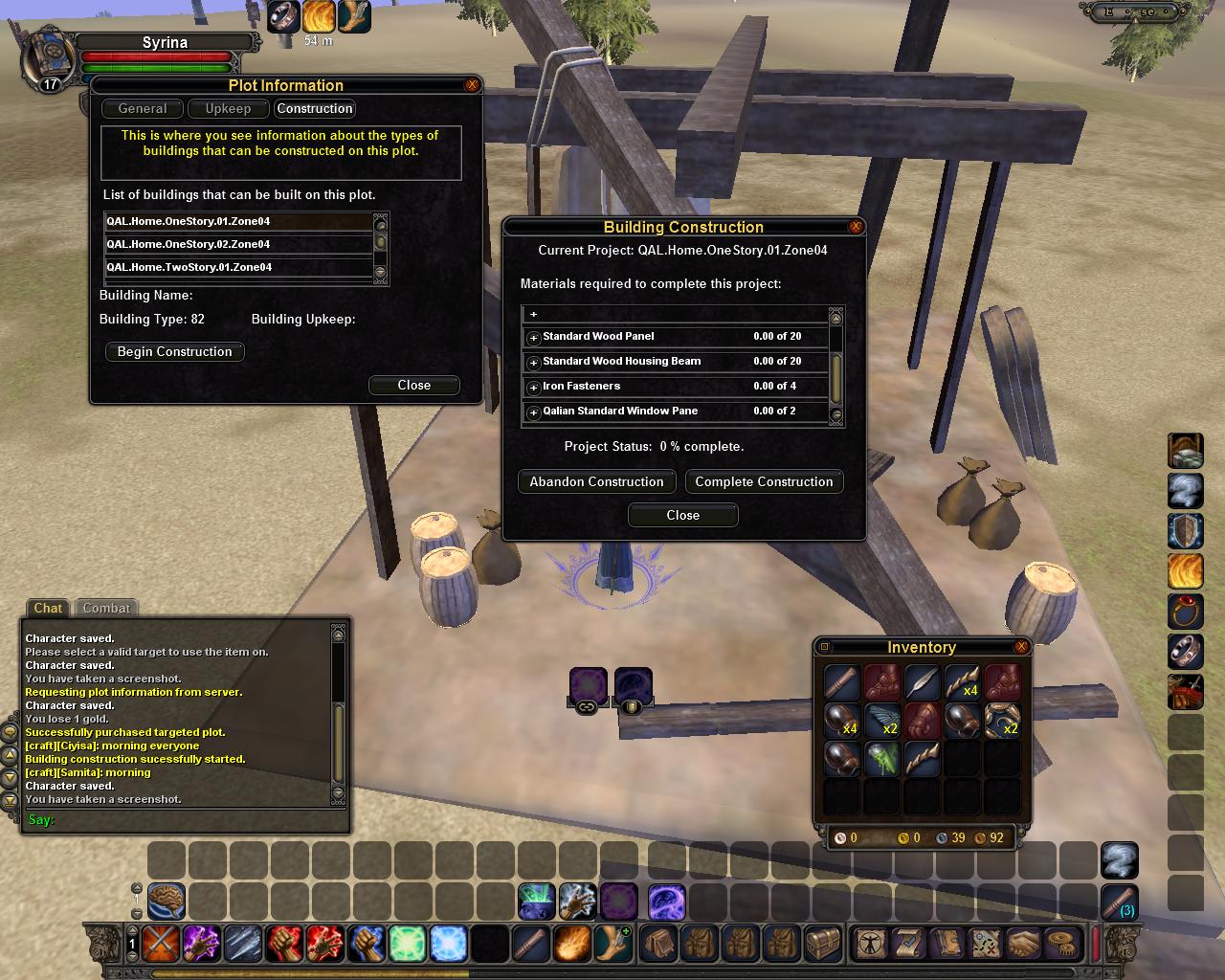
Task: Expand the Standard Wood Panel material row
Action: click(x=534, y=338)
